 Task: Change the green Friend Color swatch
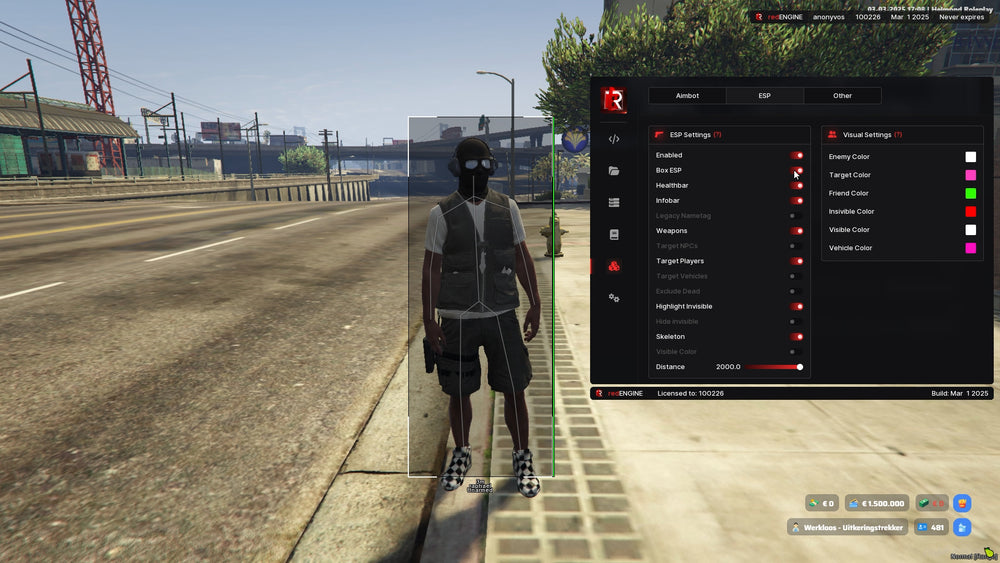click(x=970, y=193)
